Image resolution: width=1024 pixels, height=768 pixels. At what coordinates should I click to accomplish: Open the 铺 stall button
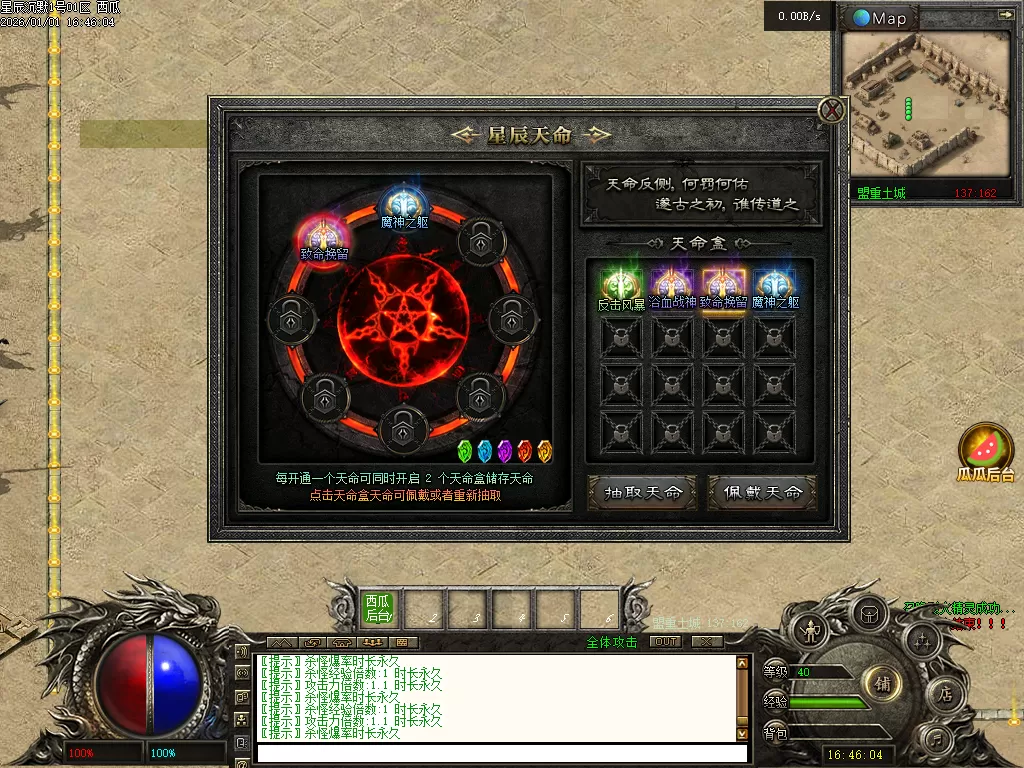click(883, 684)
